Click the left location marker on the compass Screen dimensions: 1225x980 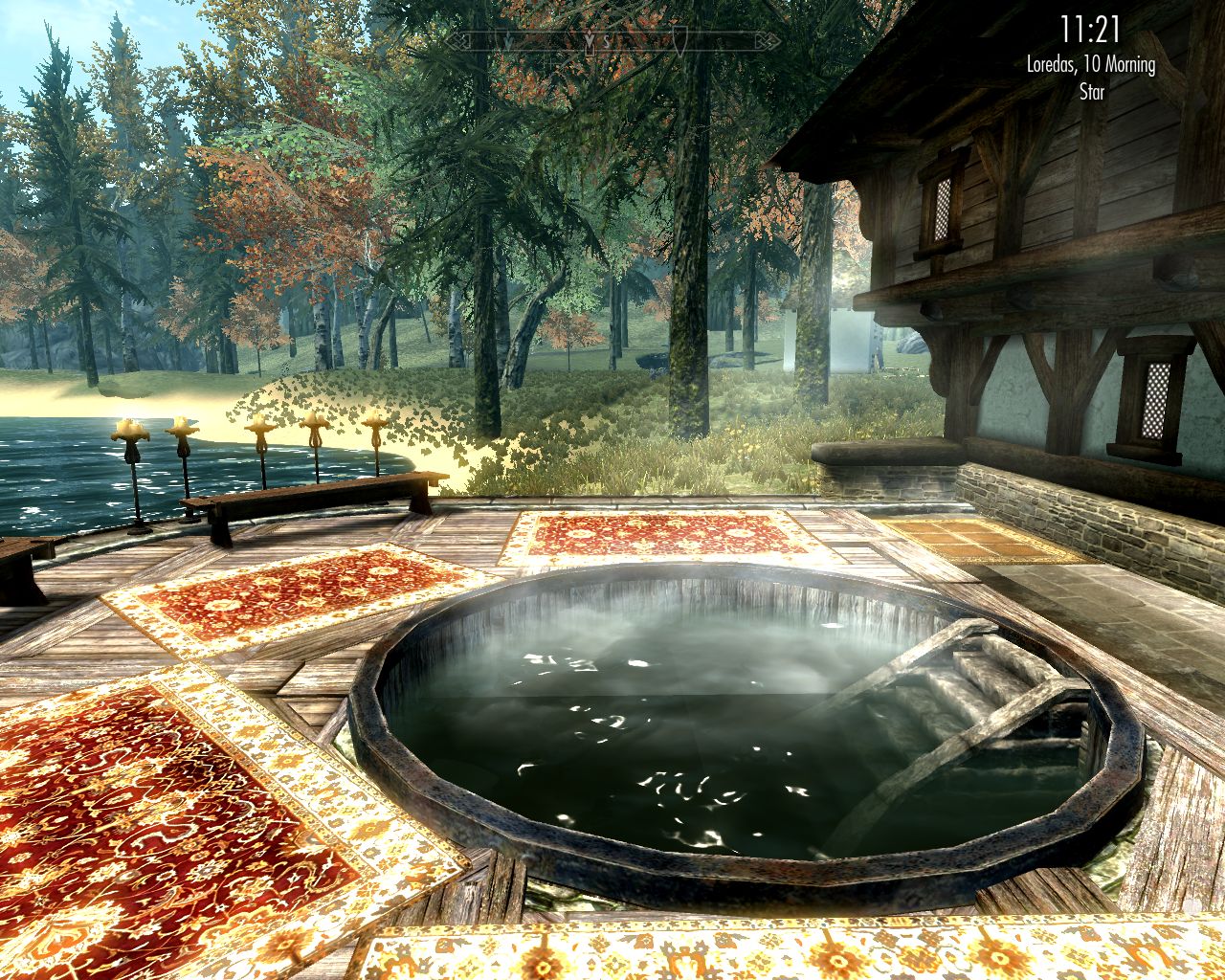point(507,40)
